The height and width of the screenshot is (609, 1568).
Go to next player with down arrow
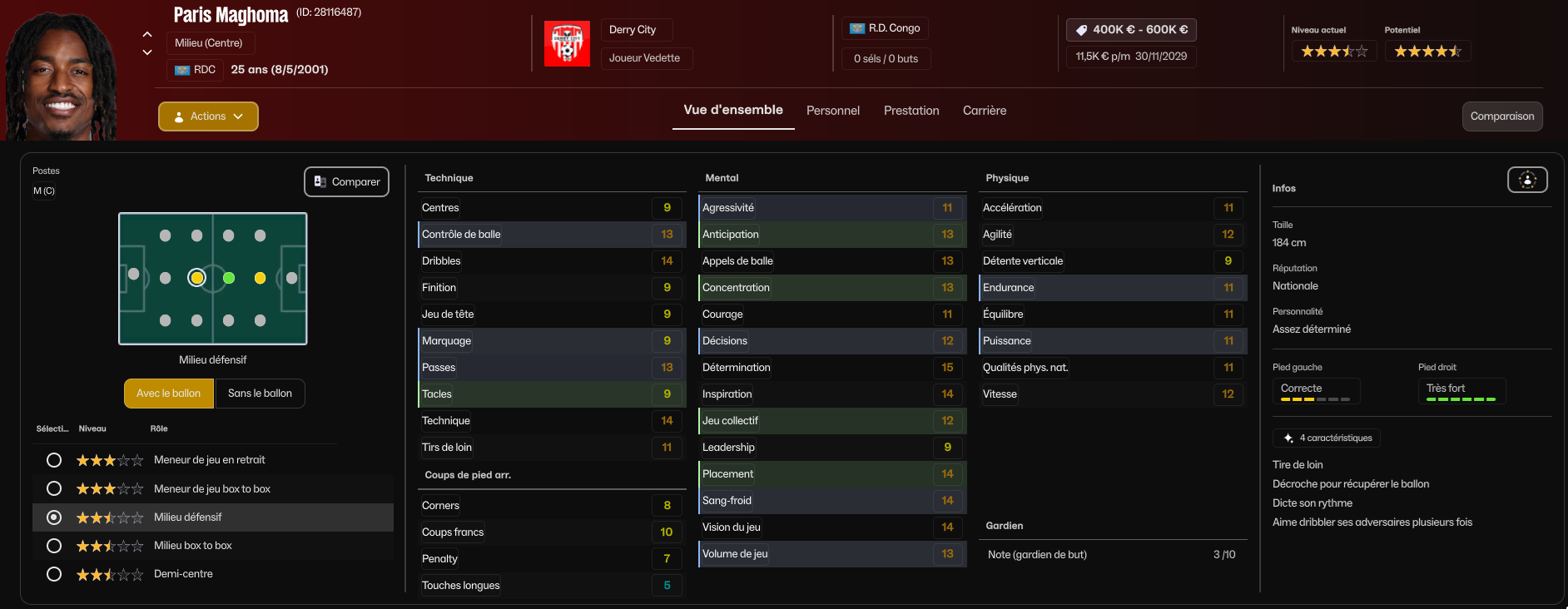(147, 52)
